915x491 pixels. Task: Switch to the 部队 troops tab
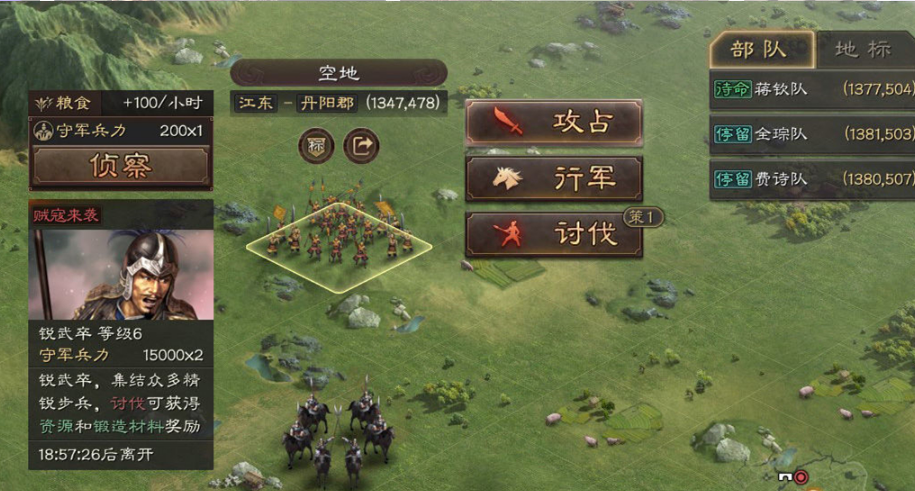point(758,50)
